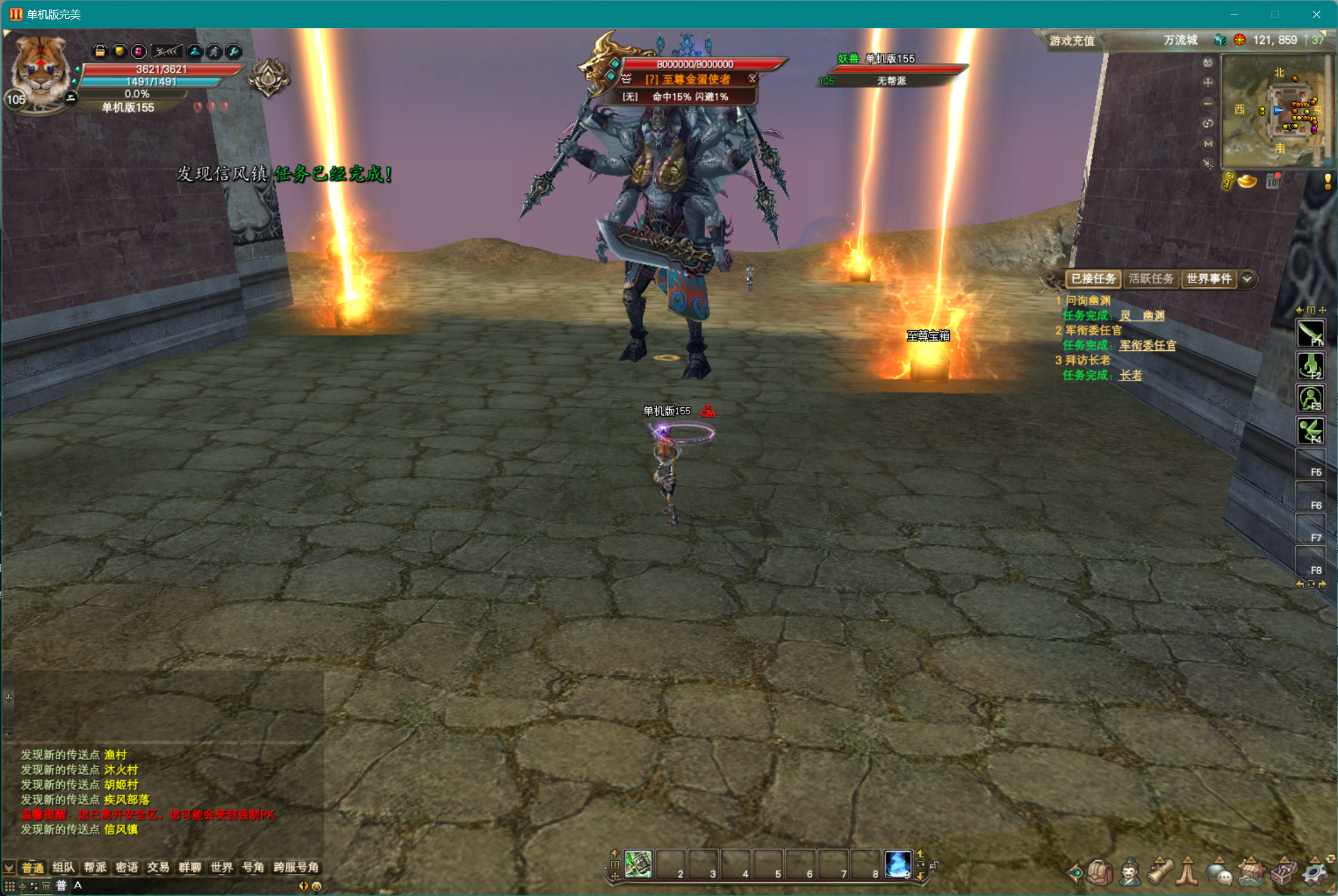Switch to the 世界事件 tab

coord(1208,279)
